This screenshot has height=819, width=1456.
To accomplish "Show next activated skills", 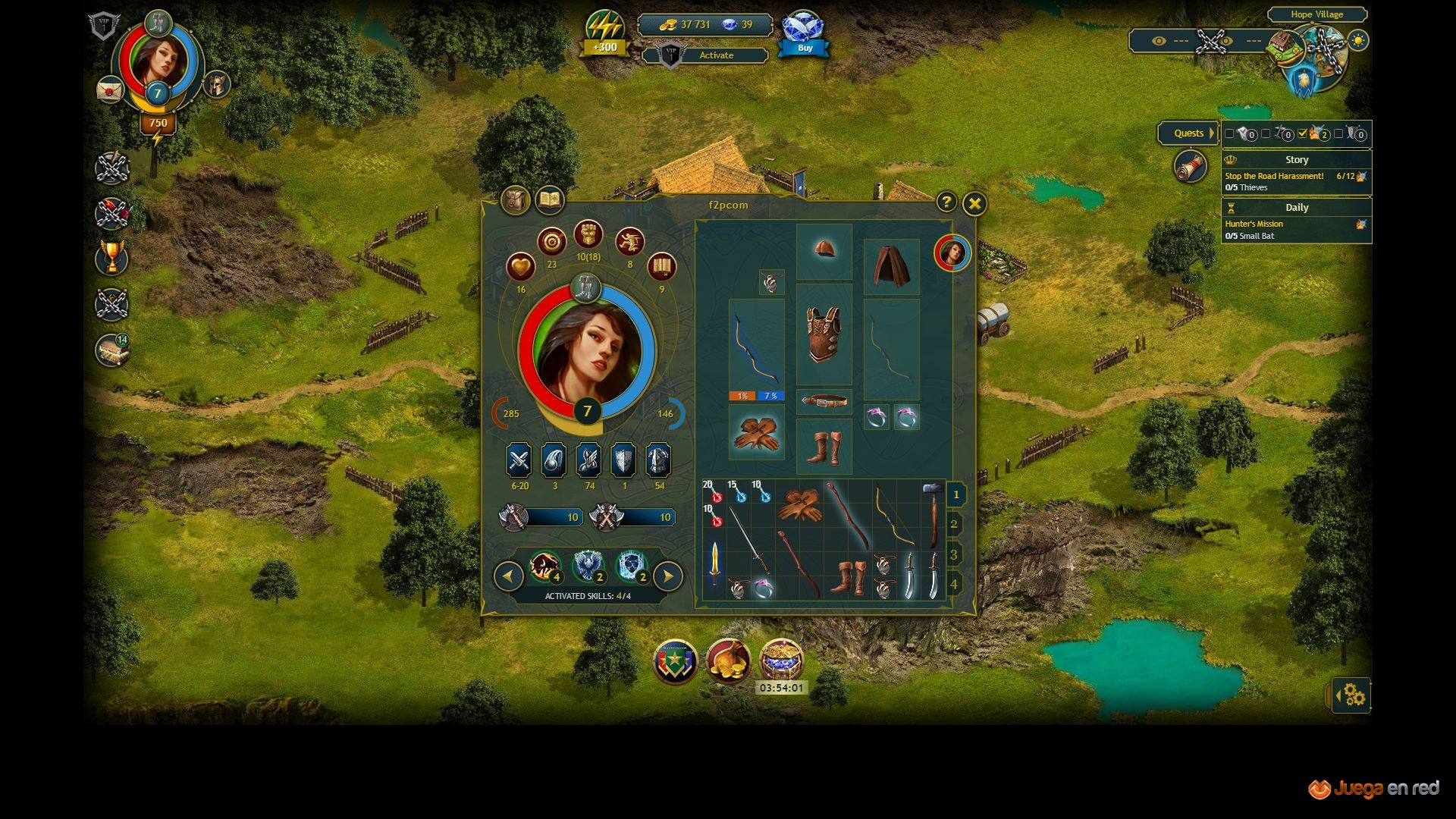I will (667, 576).
